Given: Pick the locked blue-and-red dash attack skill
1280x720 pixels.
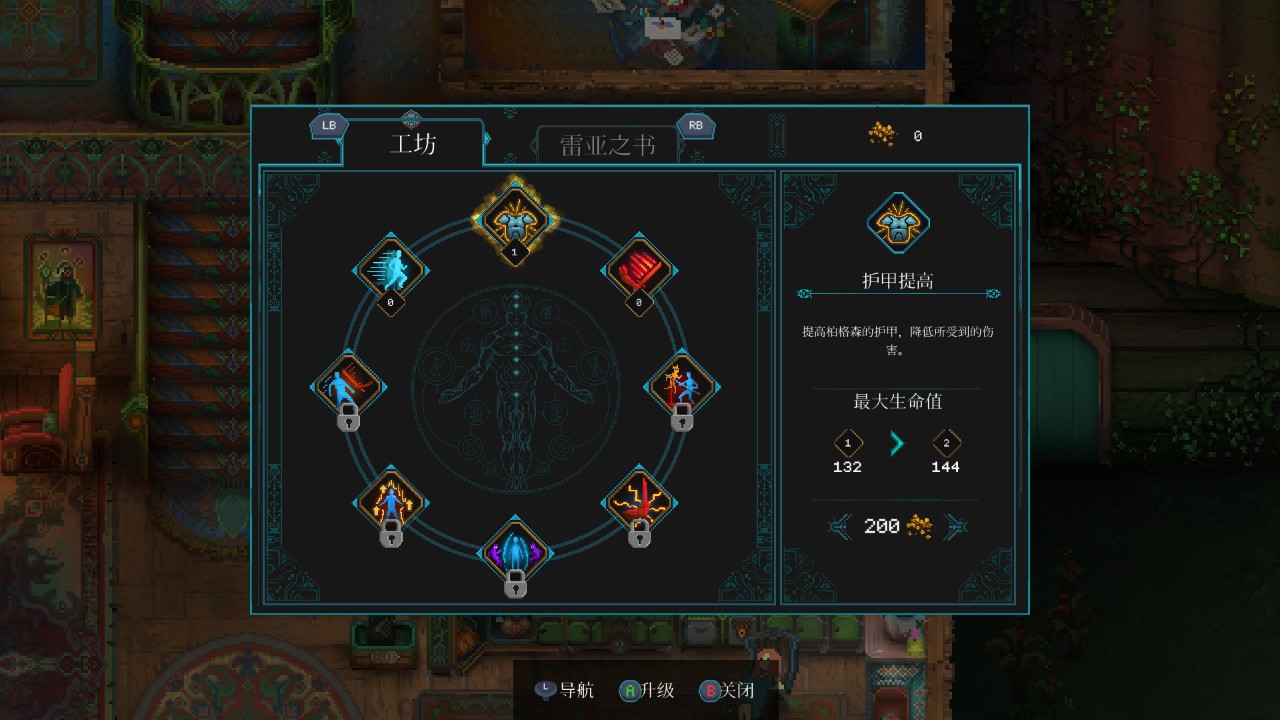Looking at the screenshot, I should 348,386.
